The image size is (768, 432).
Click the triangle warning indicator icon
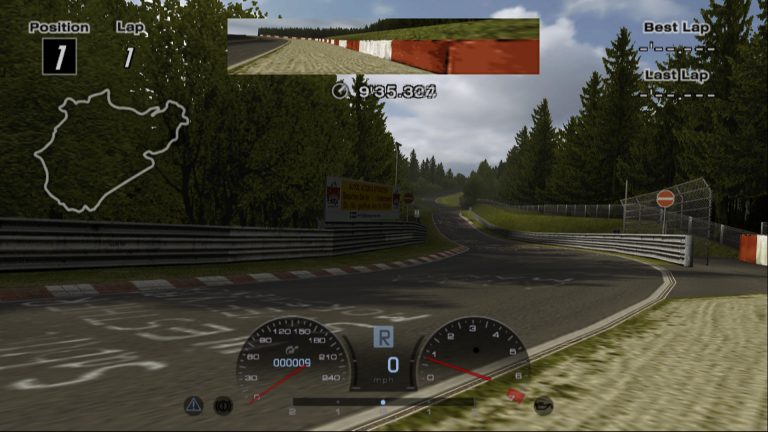193,405
